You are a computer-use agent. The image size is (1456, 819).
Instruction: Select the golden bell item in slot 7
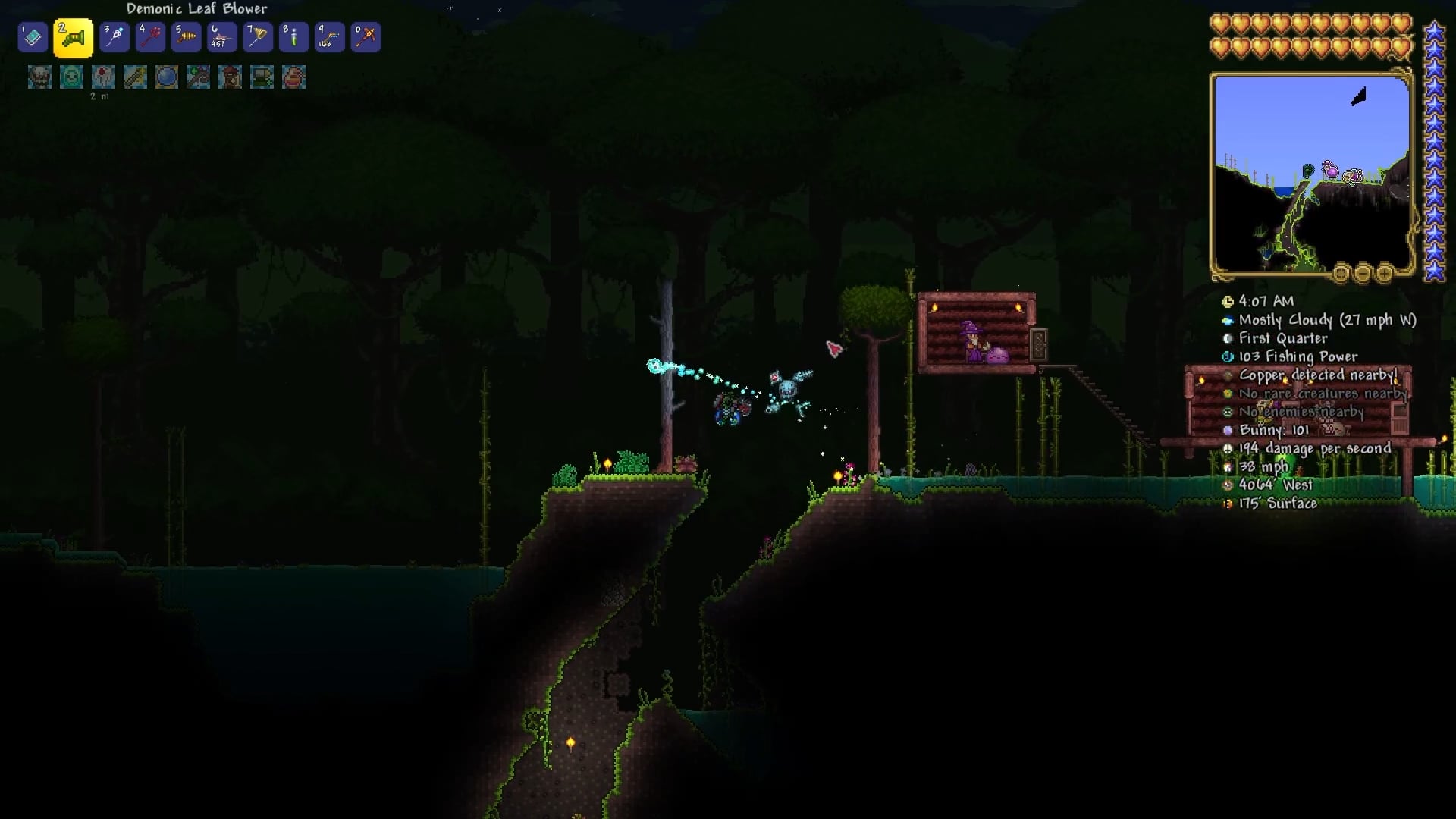pyautogui.click(x=258, y=37)
